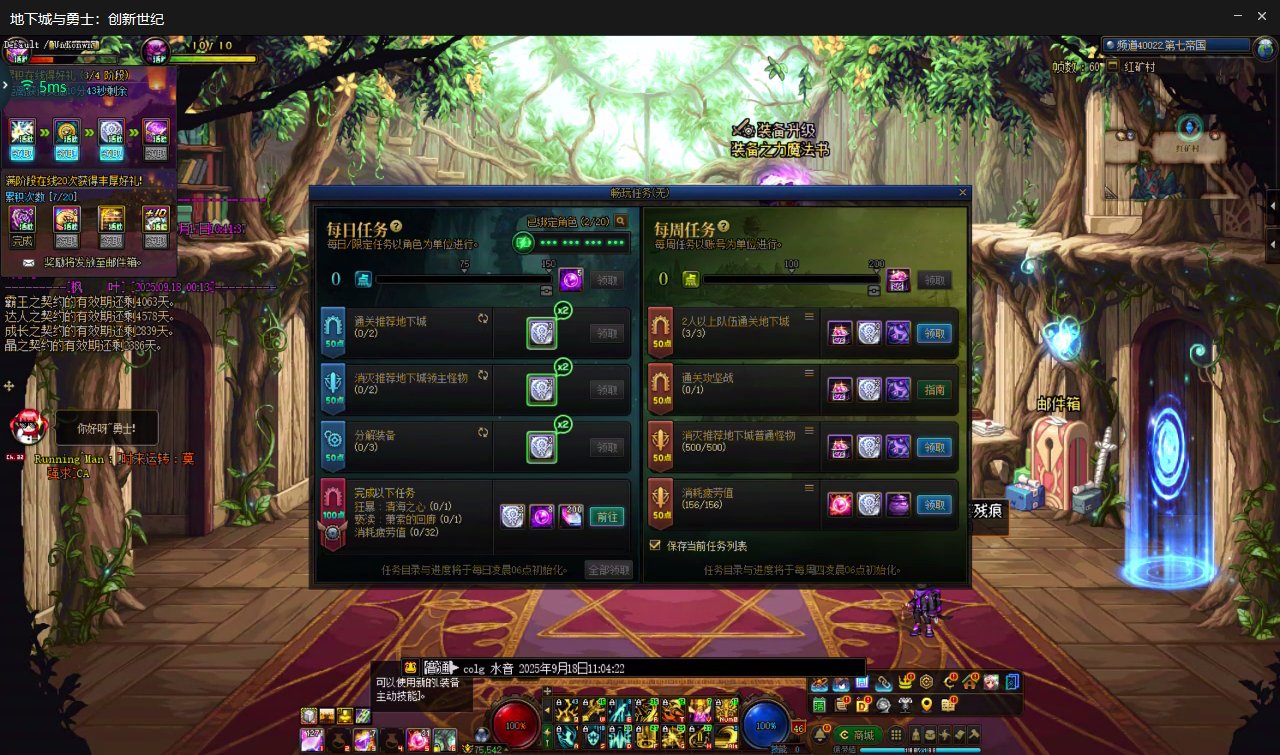This screenshot has width=1280, height=755.
Task: Open the 每日任务 help question mark
Action: [x=396, y=227]
